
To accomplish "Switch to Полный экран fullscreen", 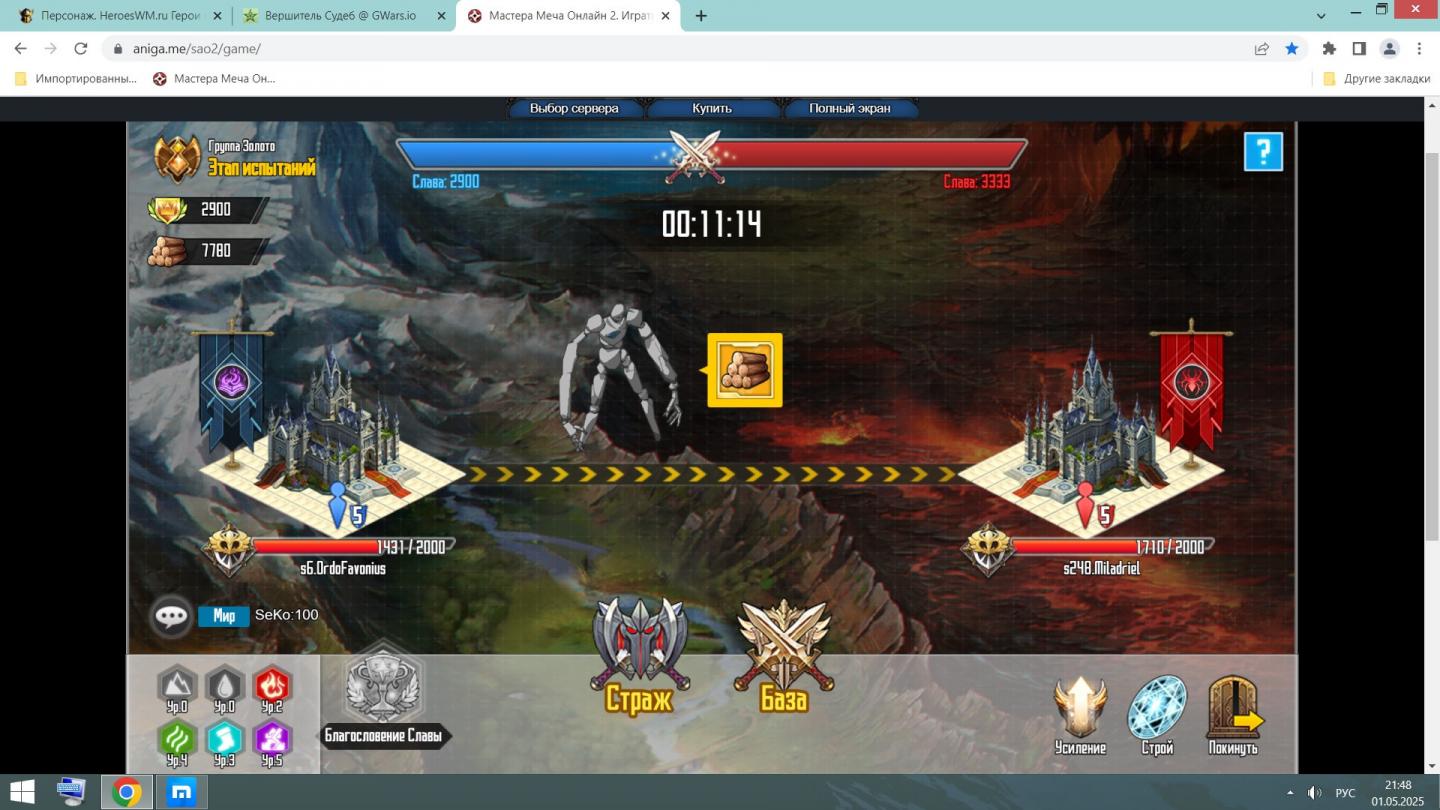I will coord(849,108).
